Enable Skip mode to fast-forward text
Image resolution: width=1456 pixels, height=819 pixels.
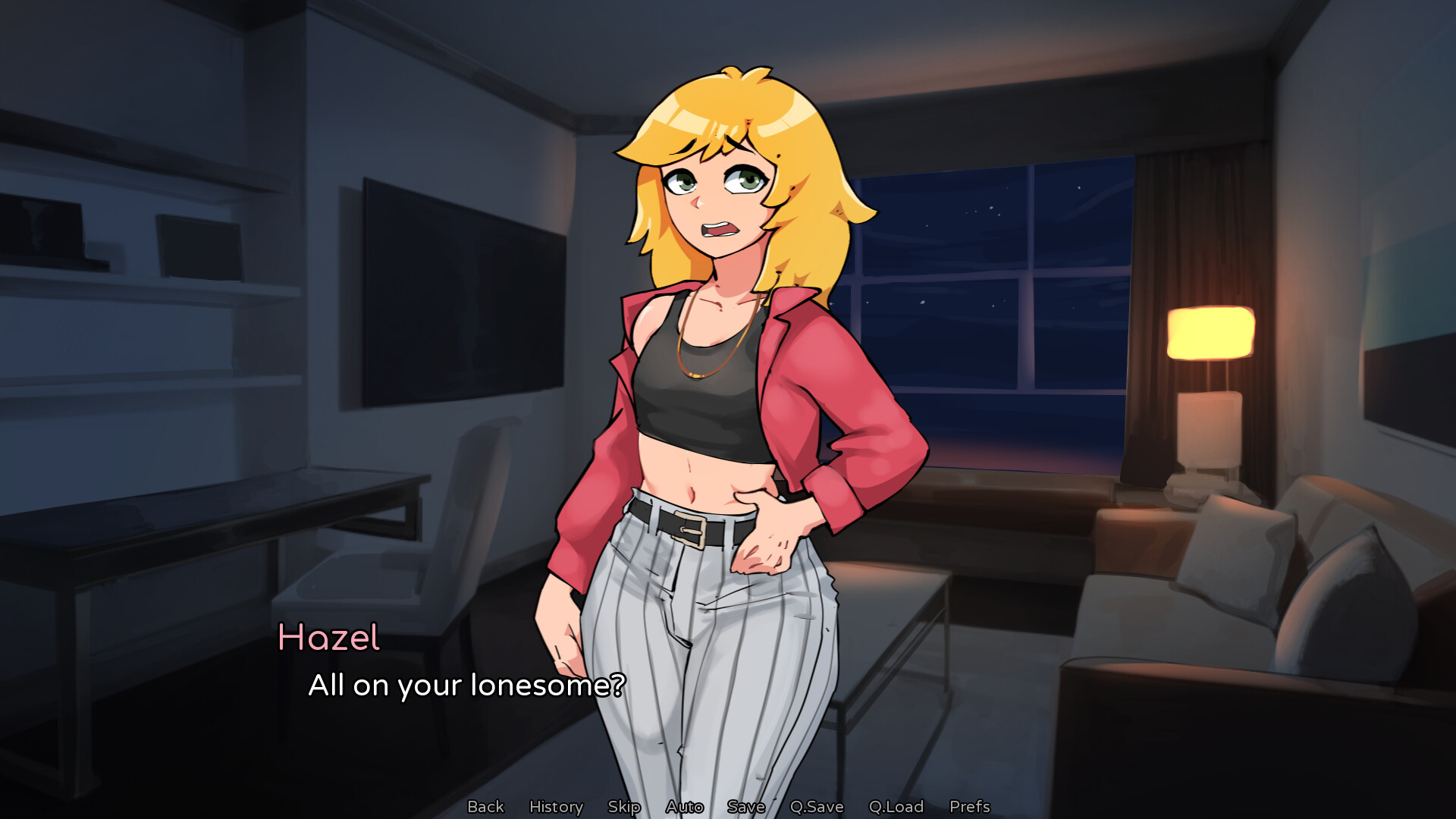[623, 806]
